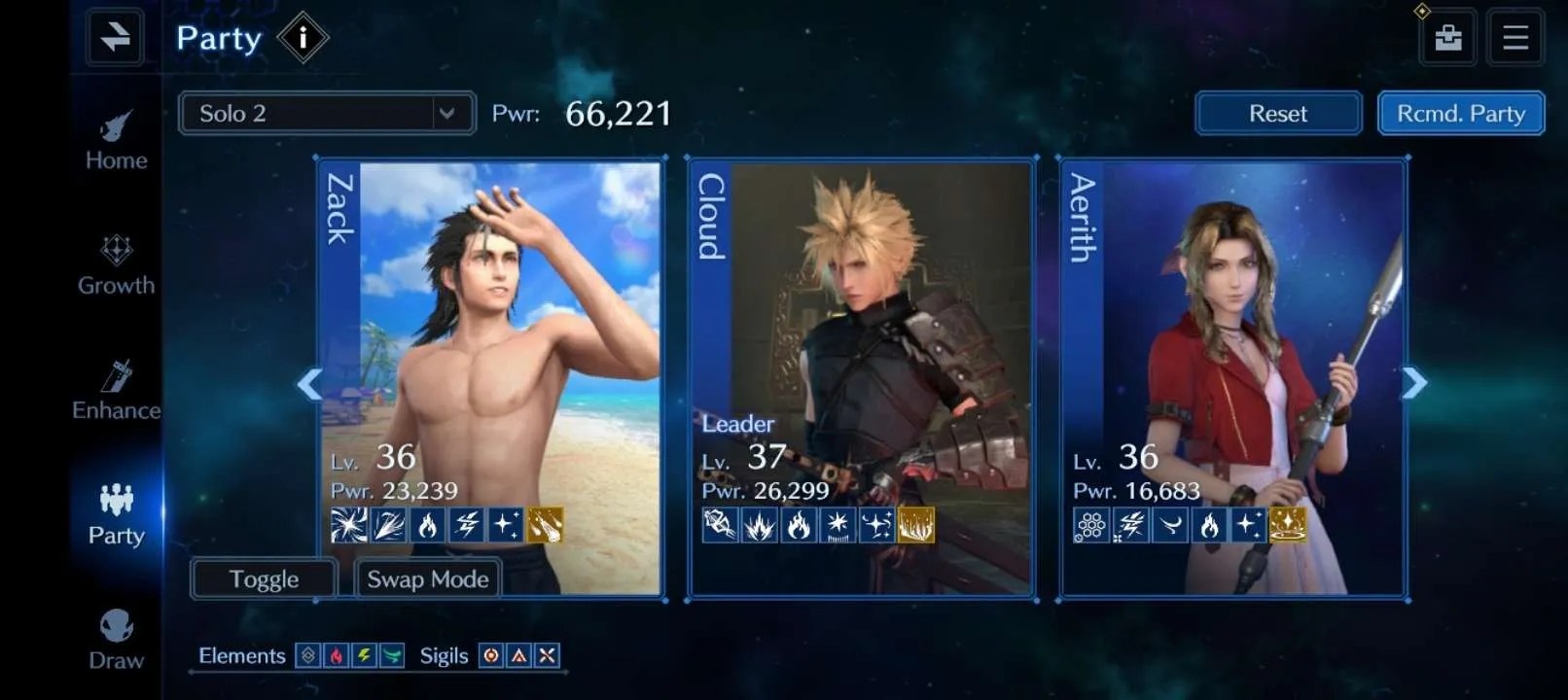
Task: Open the hamburger menu
Action: (1515, 38)
